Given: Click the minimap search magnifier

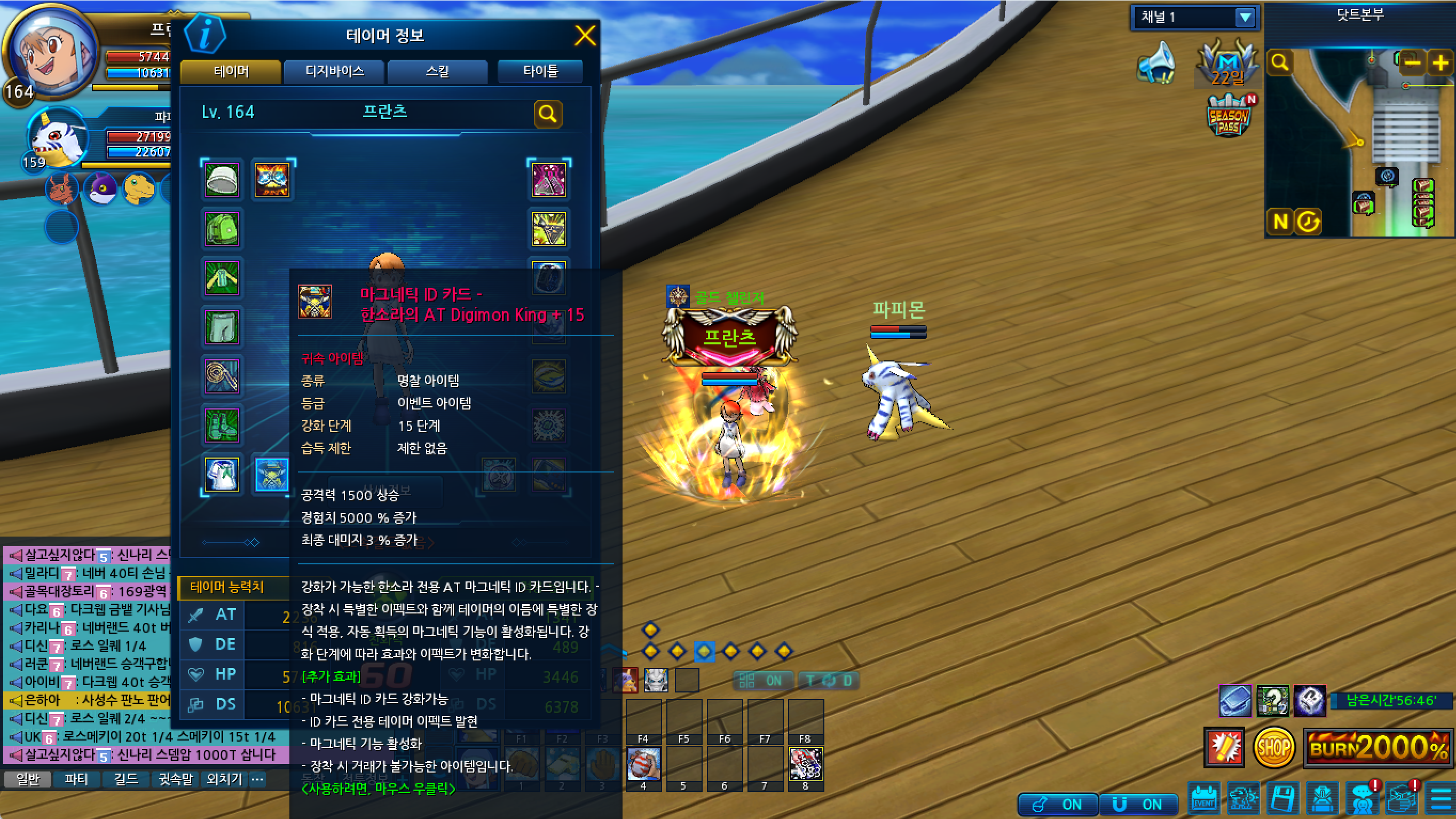Looking at the screenshot, I should coord(1280,62).
